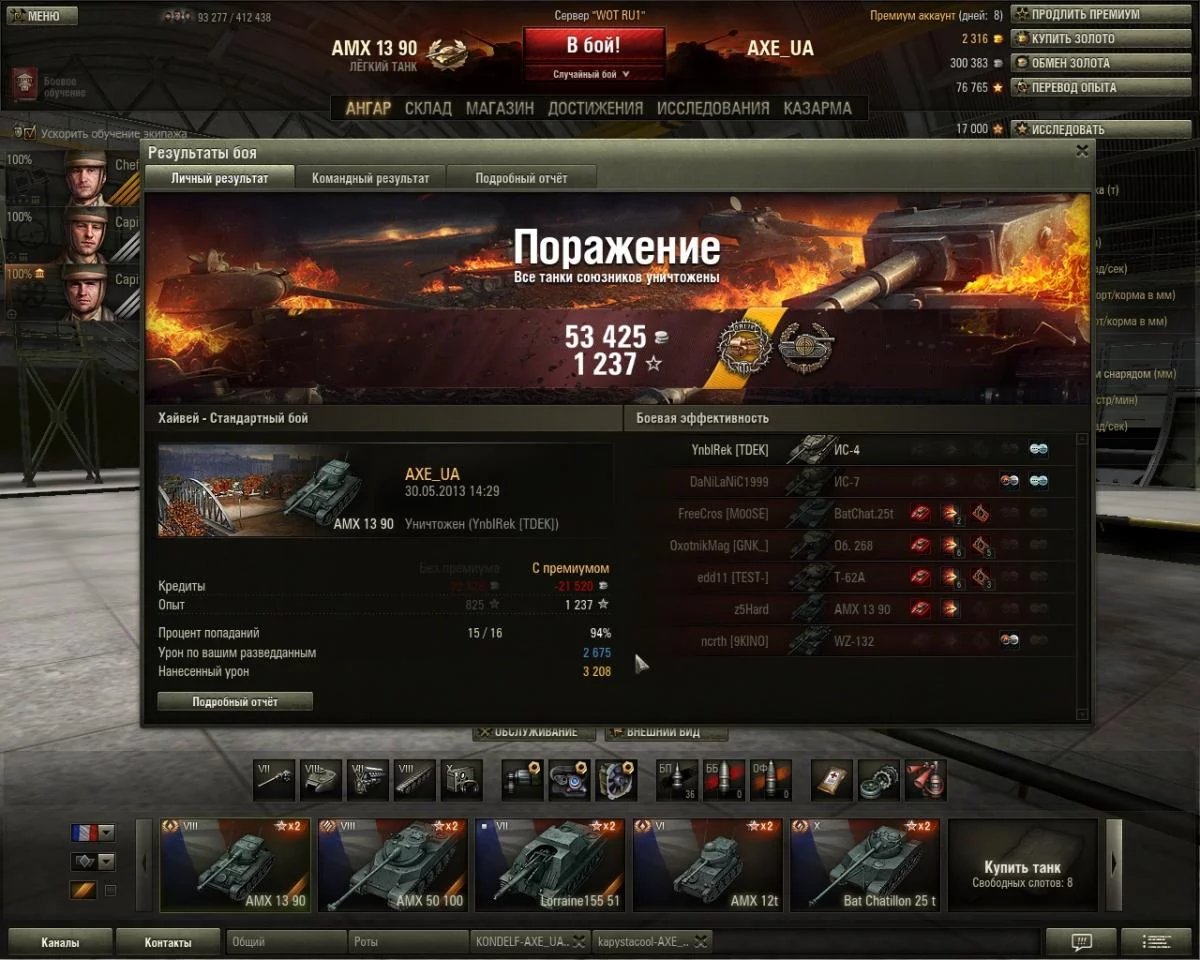Visit the Казарма section

817,108
